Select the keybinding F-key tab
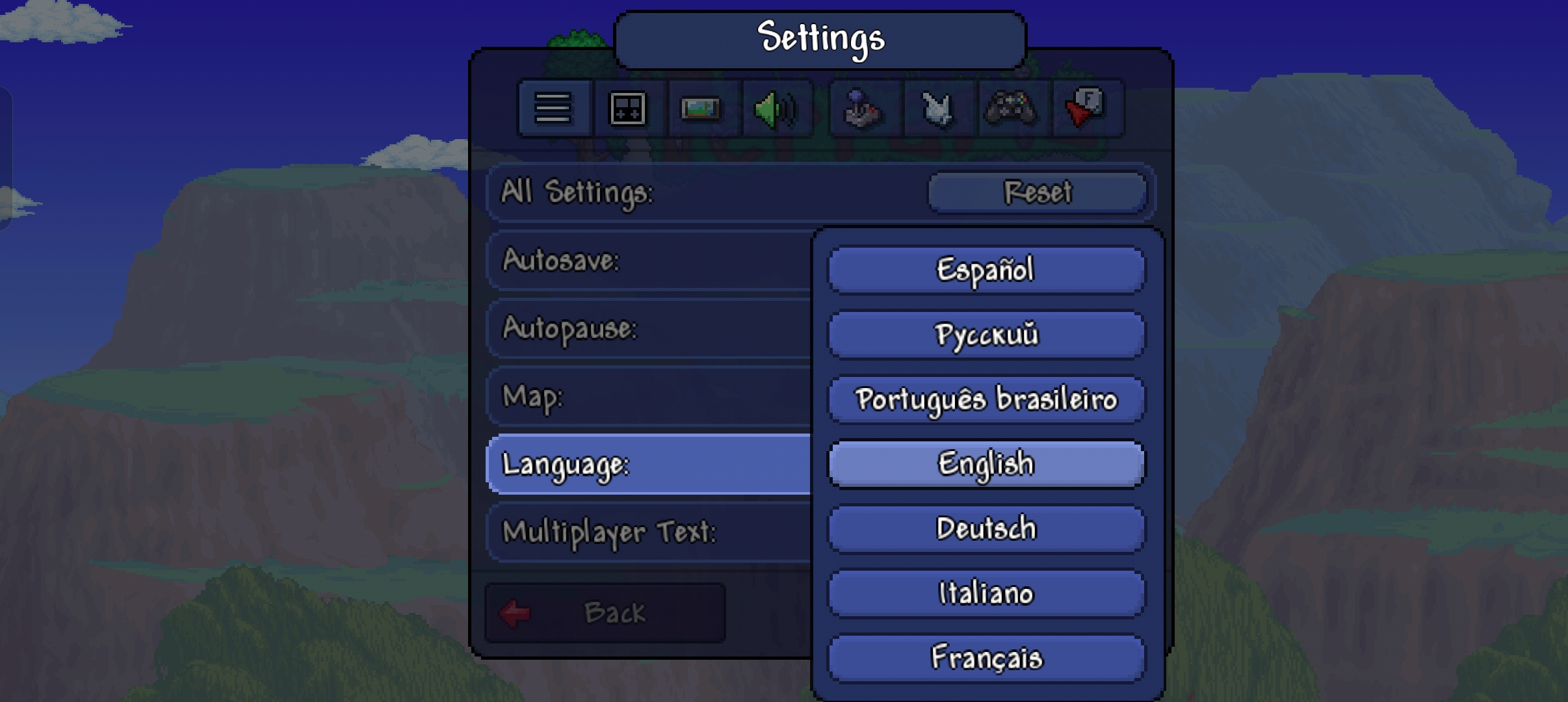 click(x=1086, y=109)
